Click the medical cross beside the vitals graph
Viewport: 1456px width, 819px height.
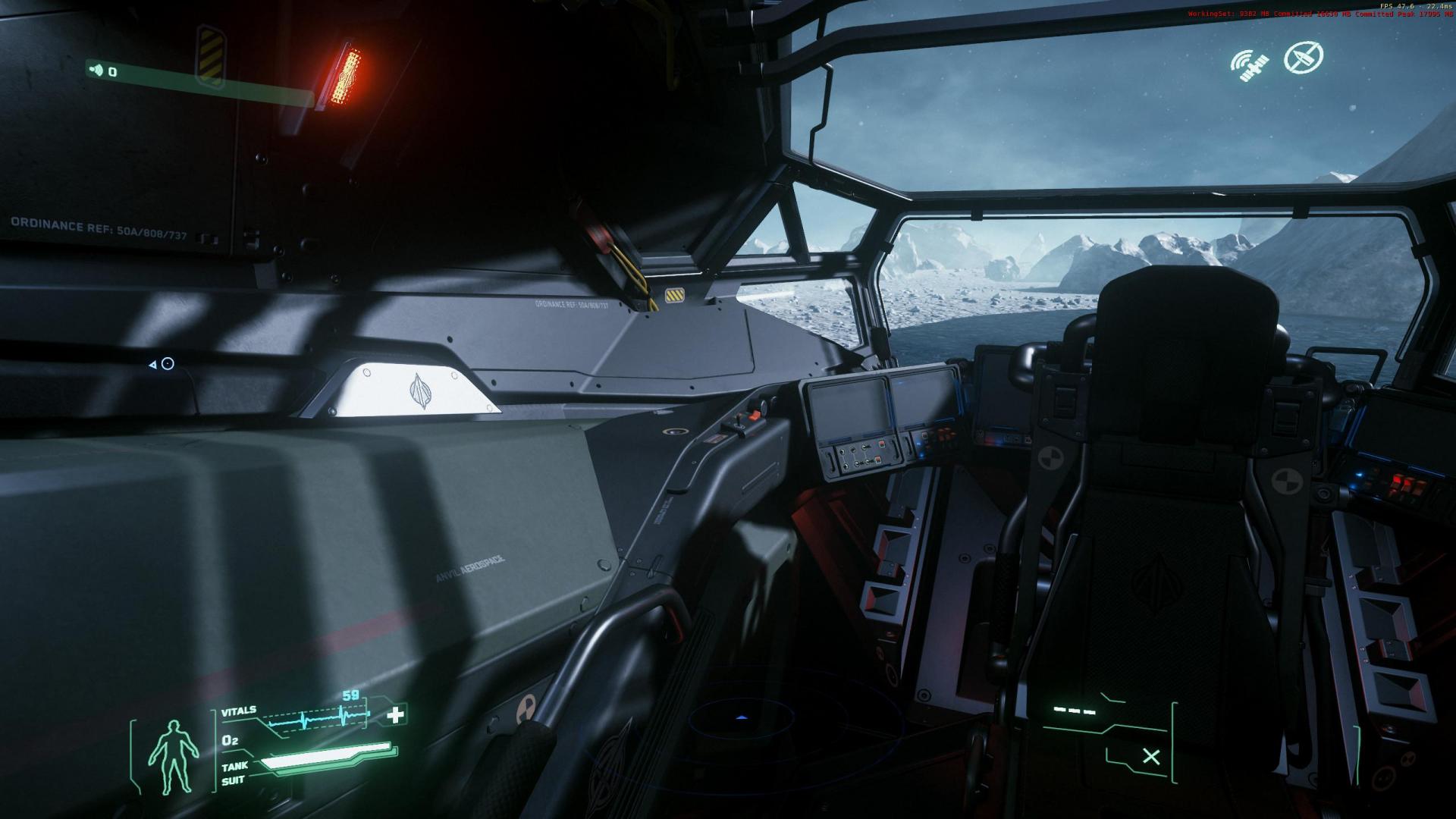[395, 714]
